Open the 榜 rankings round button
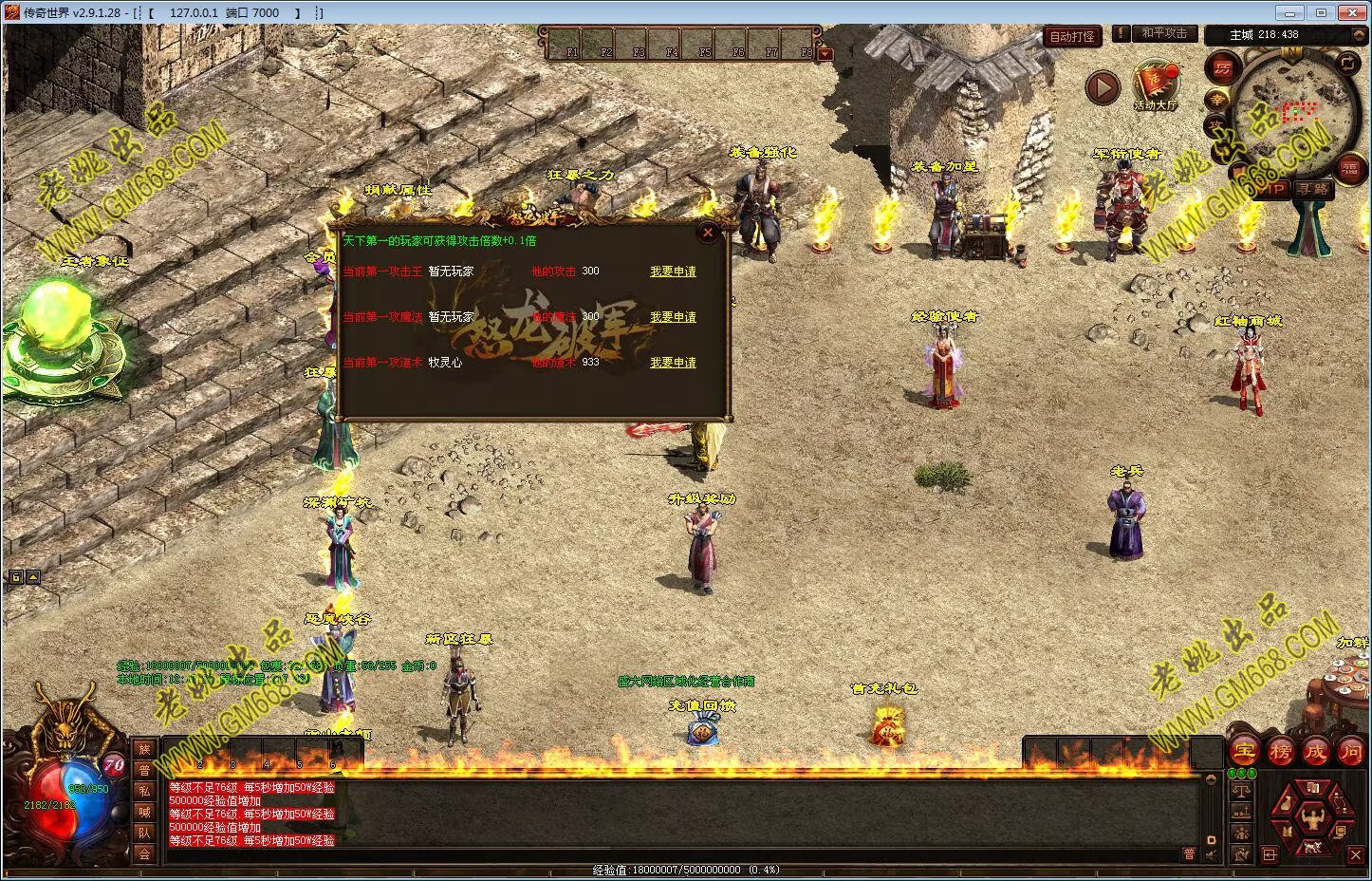 (x=1279, y=752)
